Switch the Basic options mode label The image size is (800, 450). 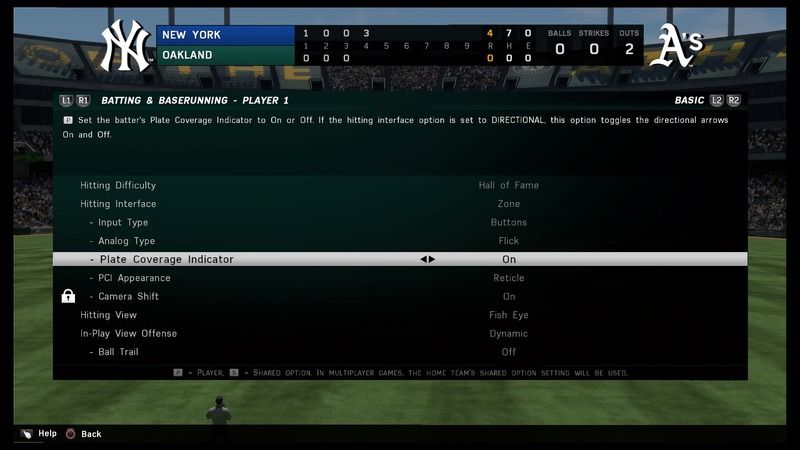[x=689, y=101]
